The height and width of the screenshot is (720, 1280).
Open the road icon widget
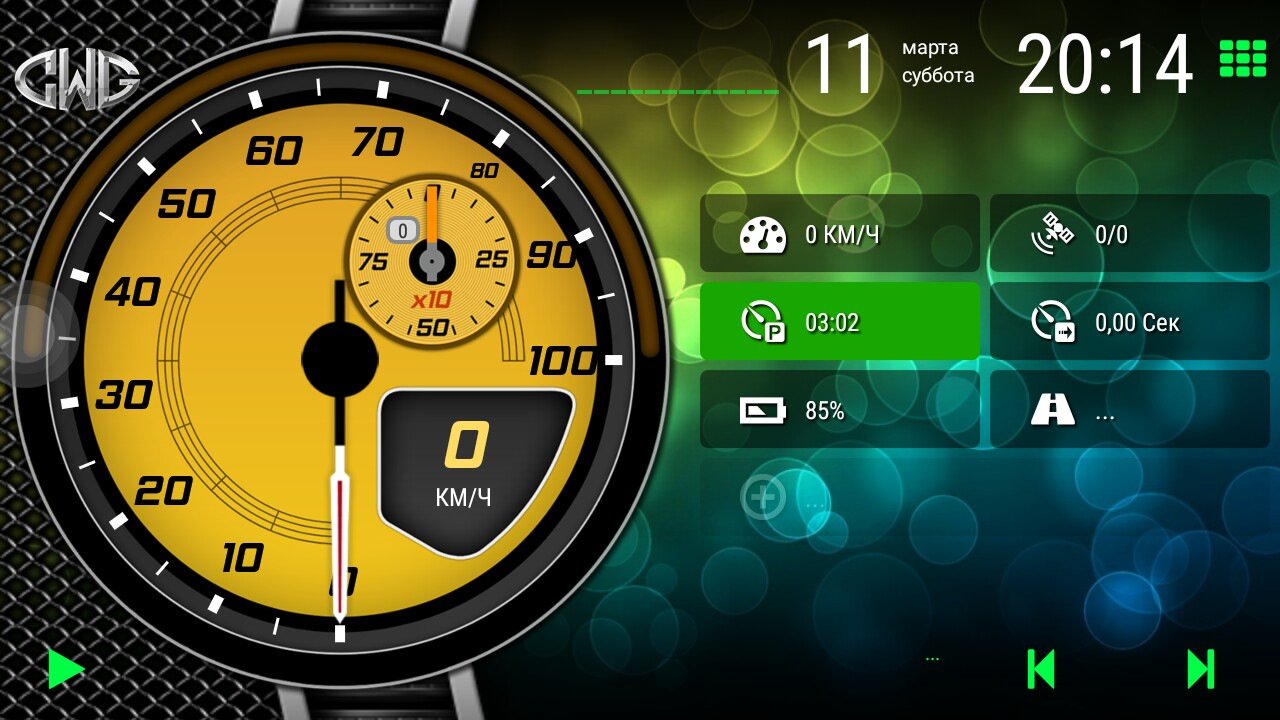(x=1129, y=410)
